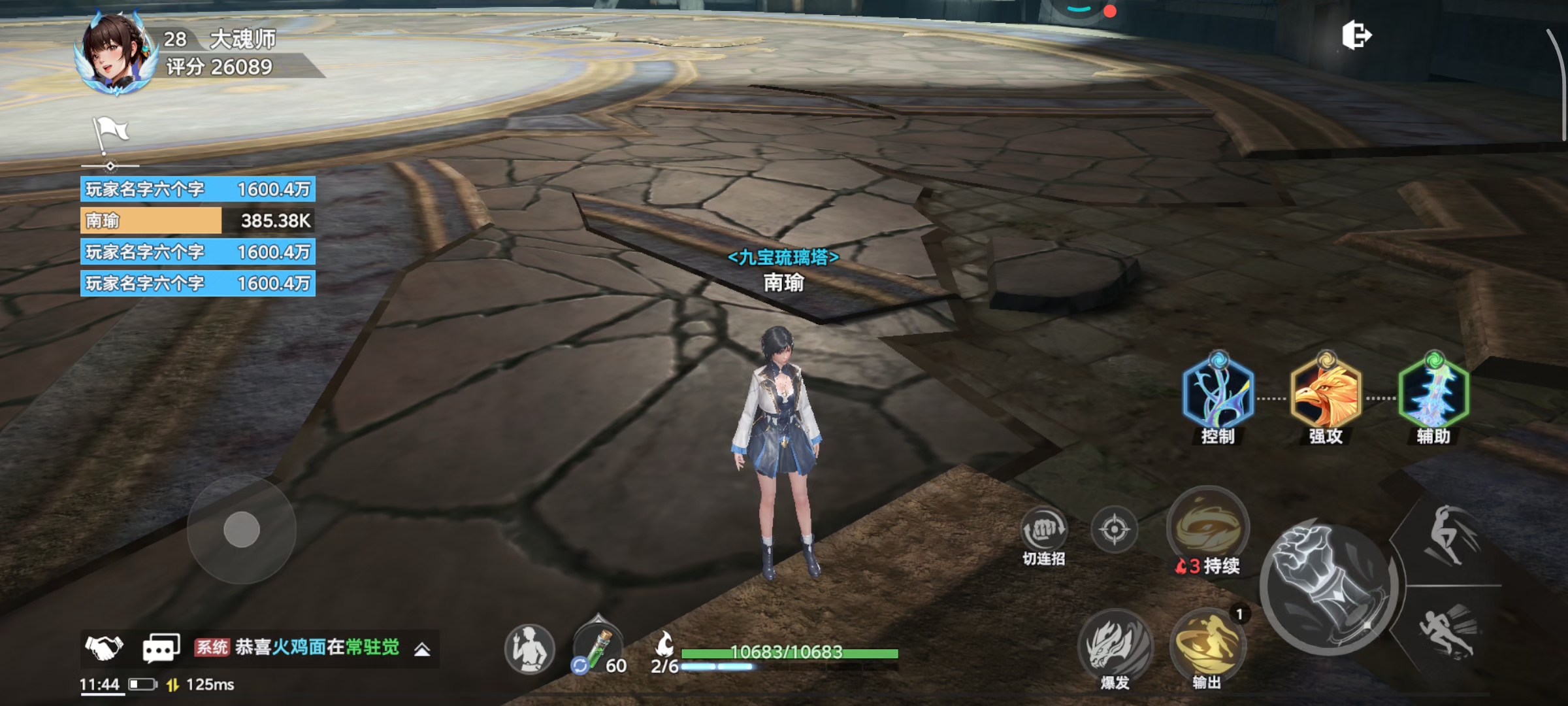The image size is (1568, 706).
Task: Tap the target lock crosshair button
Action: click(x=1115, y=529)
